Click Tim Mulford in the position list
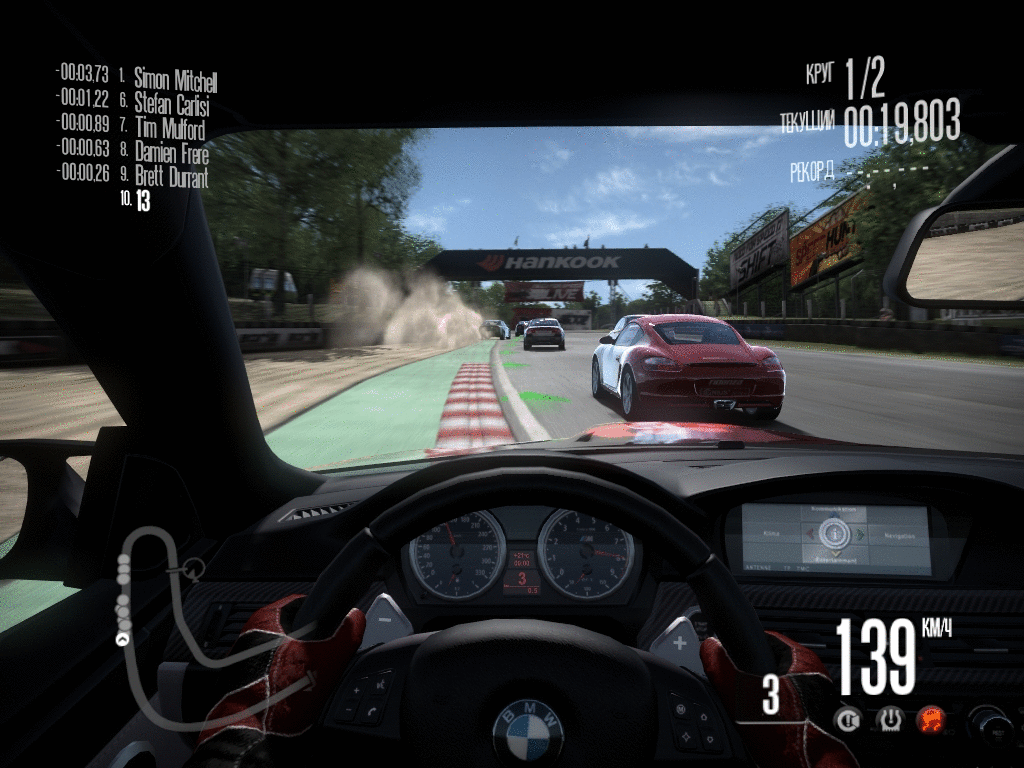Image resolution: width=1024 pixels, height=768 pixels. tap(169, 130)
